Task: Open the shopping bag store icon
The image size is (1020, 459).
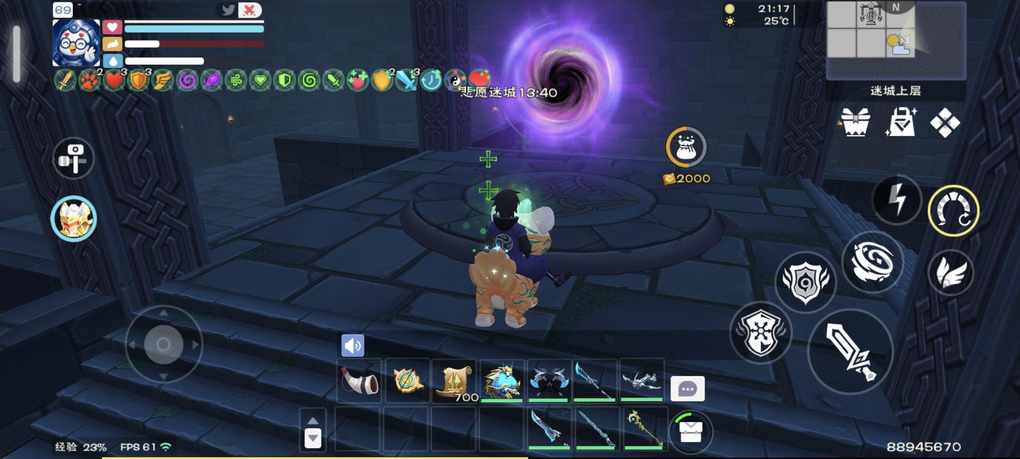Action: pos(900,123)
